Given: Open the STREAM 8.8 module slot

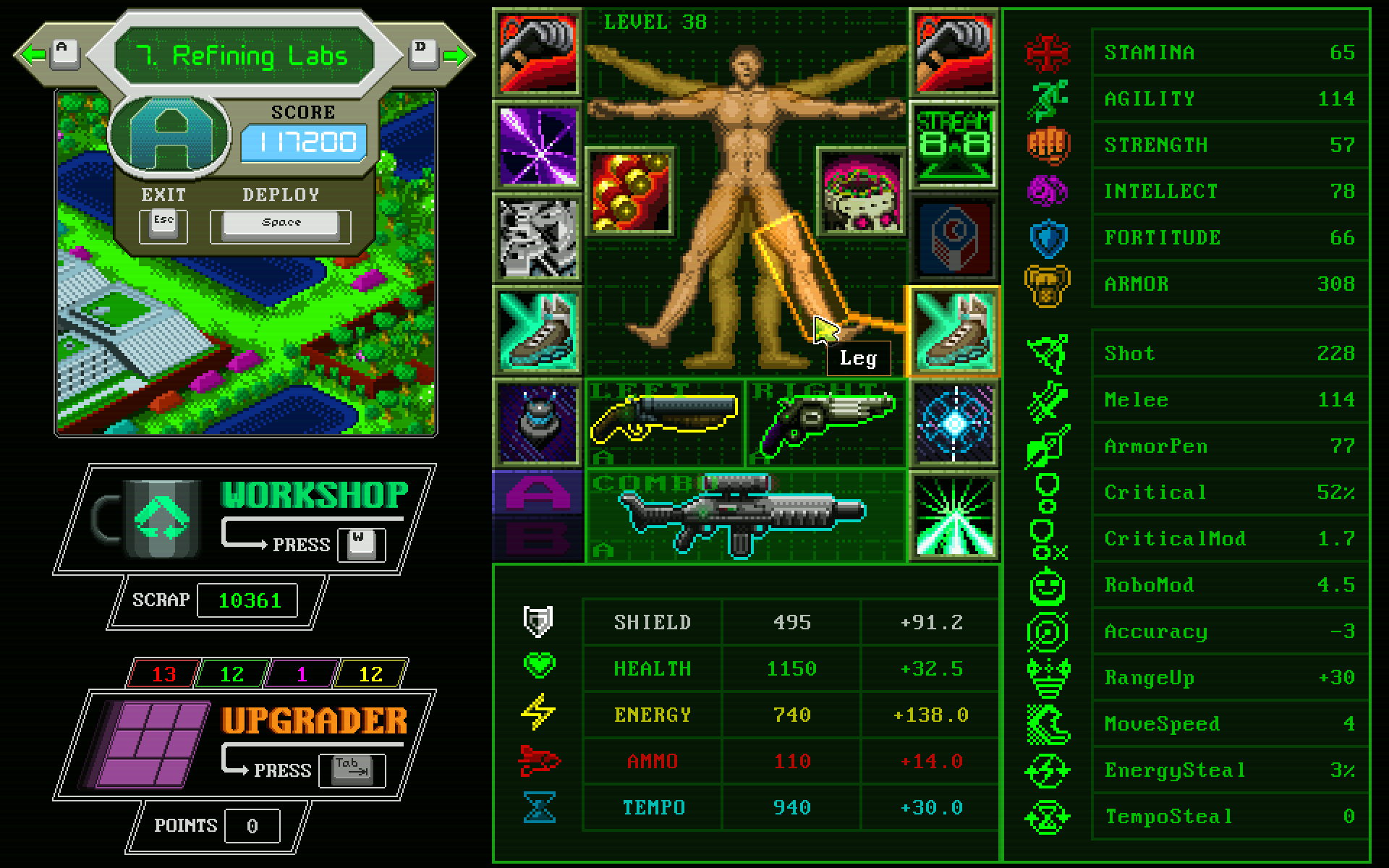Looking at the screenshot, I should coord(953,143).
